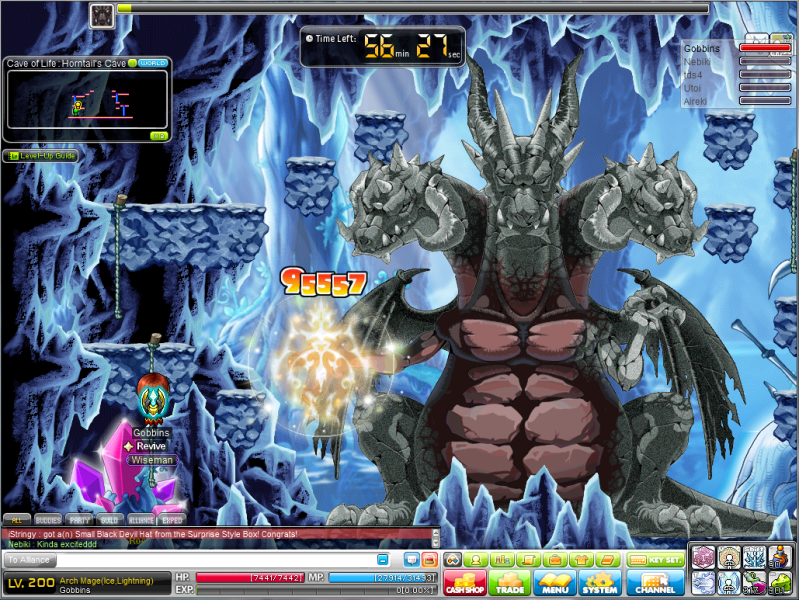Open the 'To Alliance' chat target selector
This screenshot has height=600, width=799.
(x=28, y=560)
